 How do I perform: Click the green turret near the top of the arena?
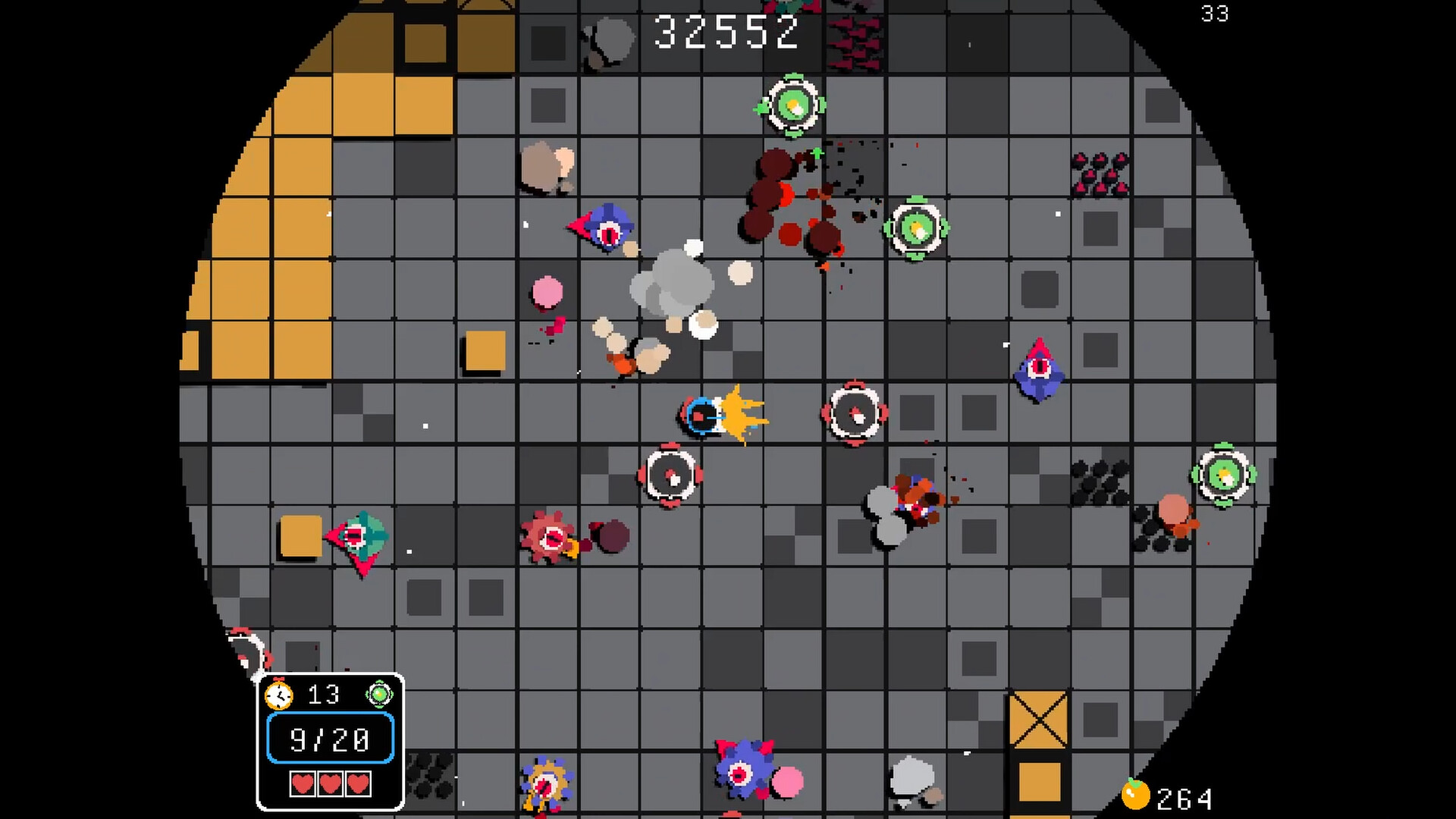[x=793, y=105]
